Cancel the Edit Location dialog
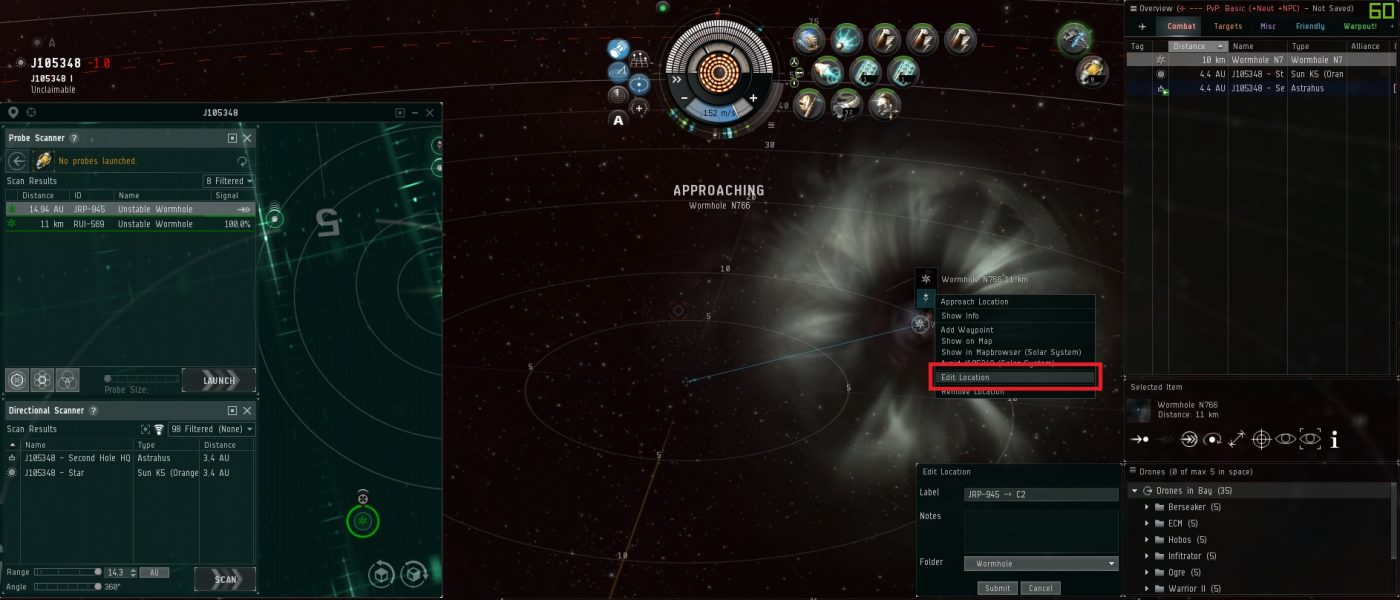The image size is (1400, 600). coord(1040,588)
